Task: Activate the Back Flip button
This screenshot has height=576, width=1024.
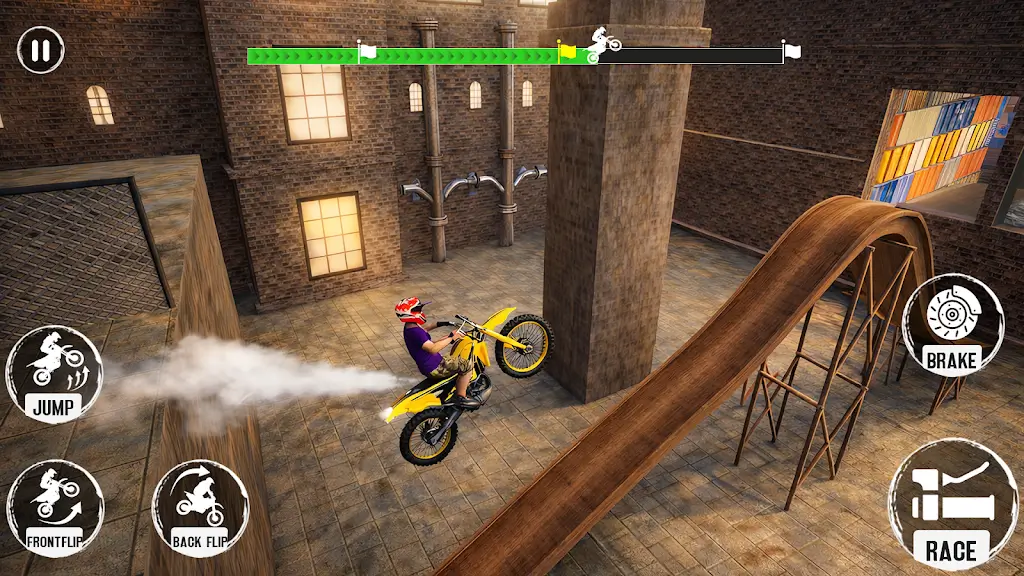Action: coord(200,507)
